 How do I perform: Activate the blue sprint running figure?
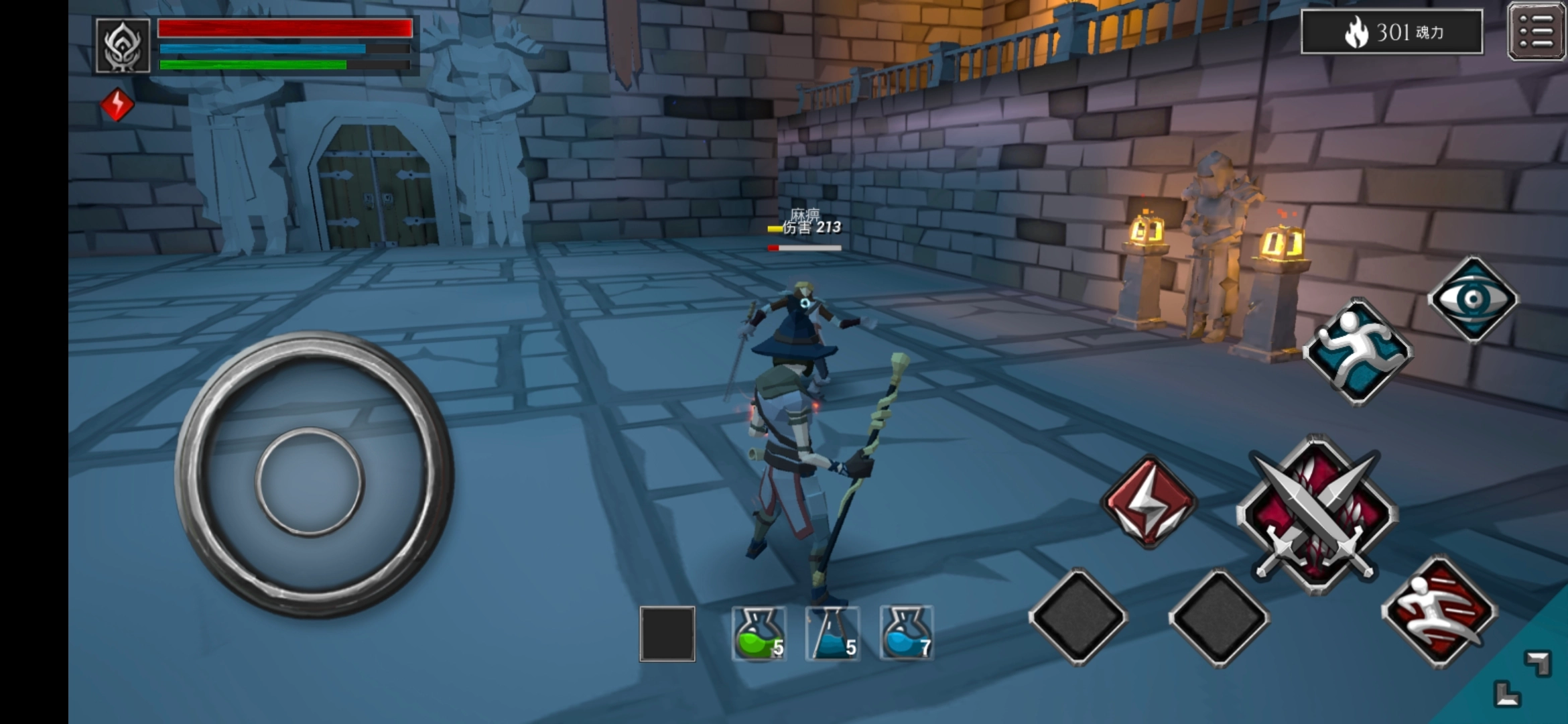point(1358,351)
